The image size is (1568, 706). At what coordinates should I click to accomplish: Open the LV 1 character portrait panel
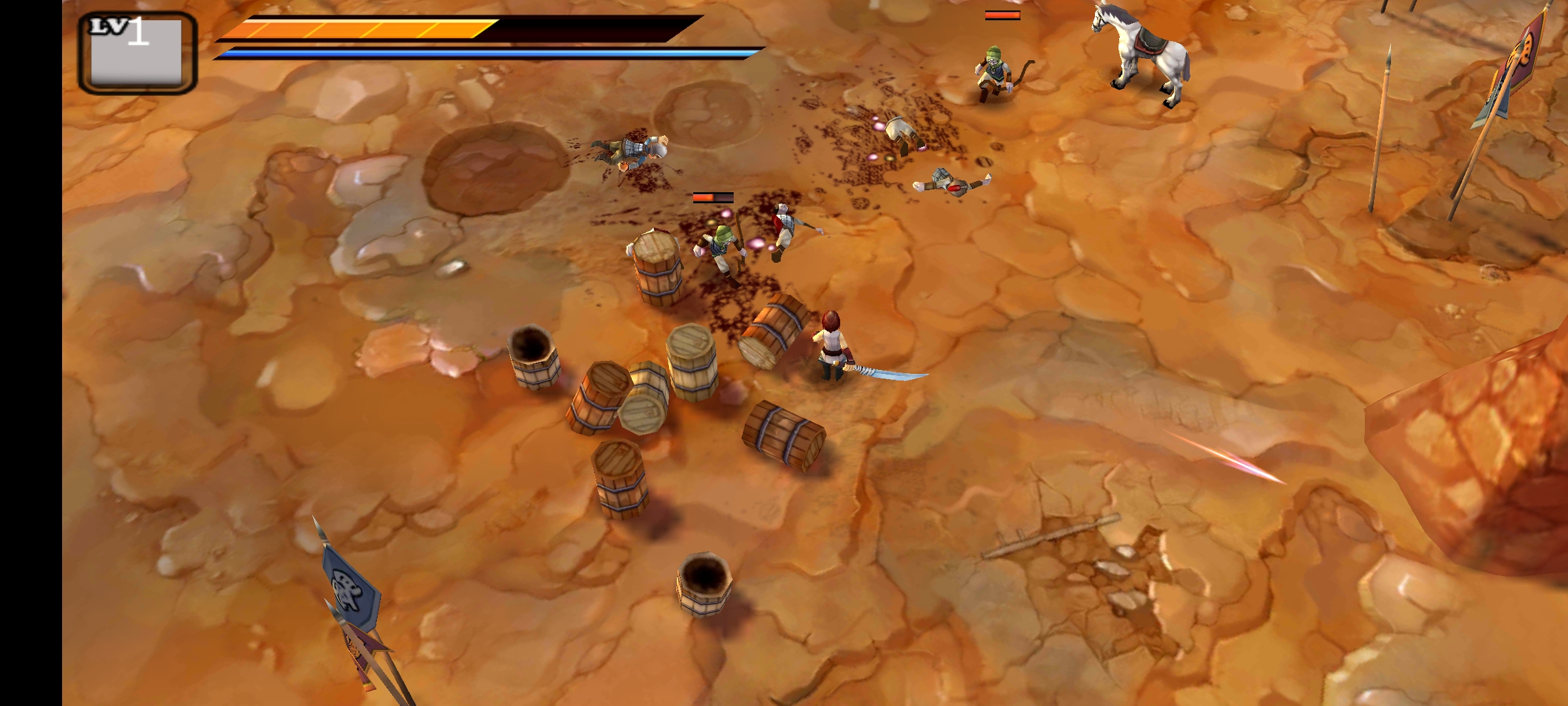(x=137, y=54)
